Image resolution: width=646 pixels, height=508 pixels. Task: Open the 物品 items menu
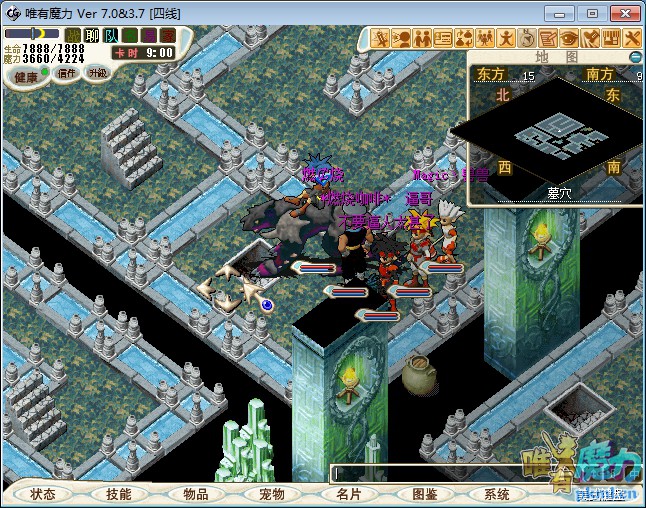(196, 494)
